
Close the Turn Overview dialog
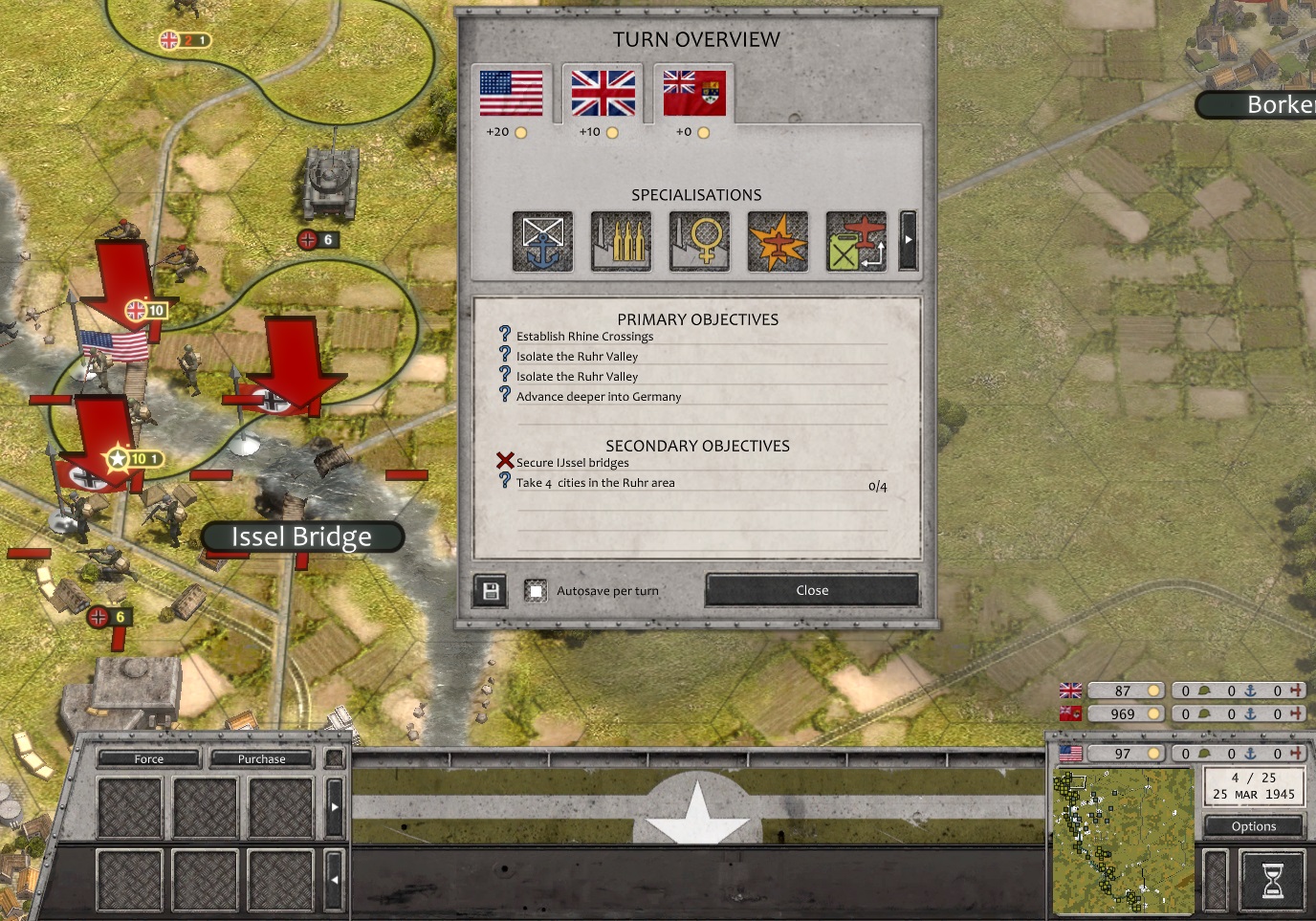(x=811, y=590)
